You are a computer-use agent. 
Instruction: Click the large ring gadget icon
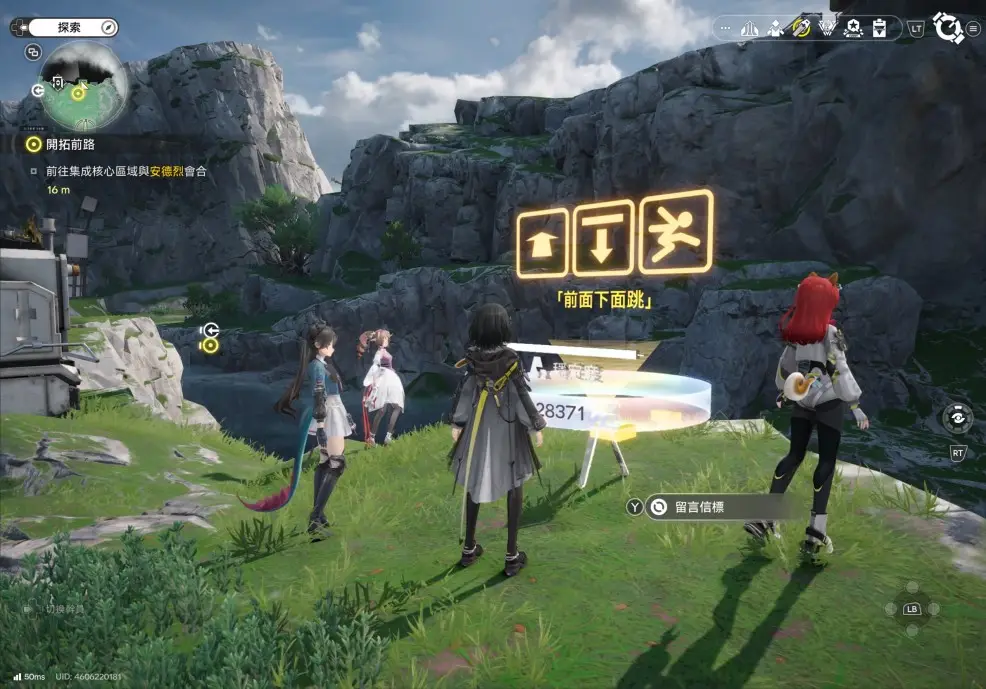coord(947,28)
